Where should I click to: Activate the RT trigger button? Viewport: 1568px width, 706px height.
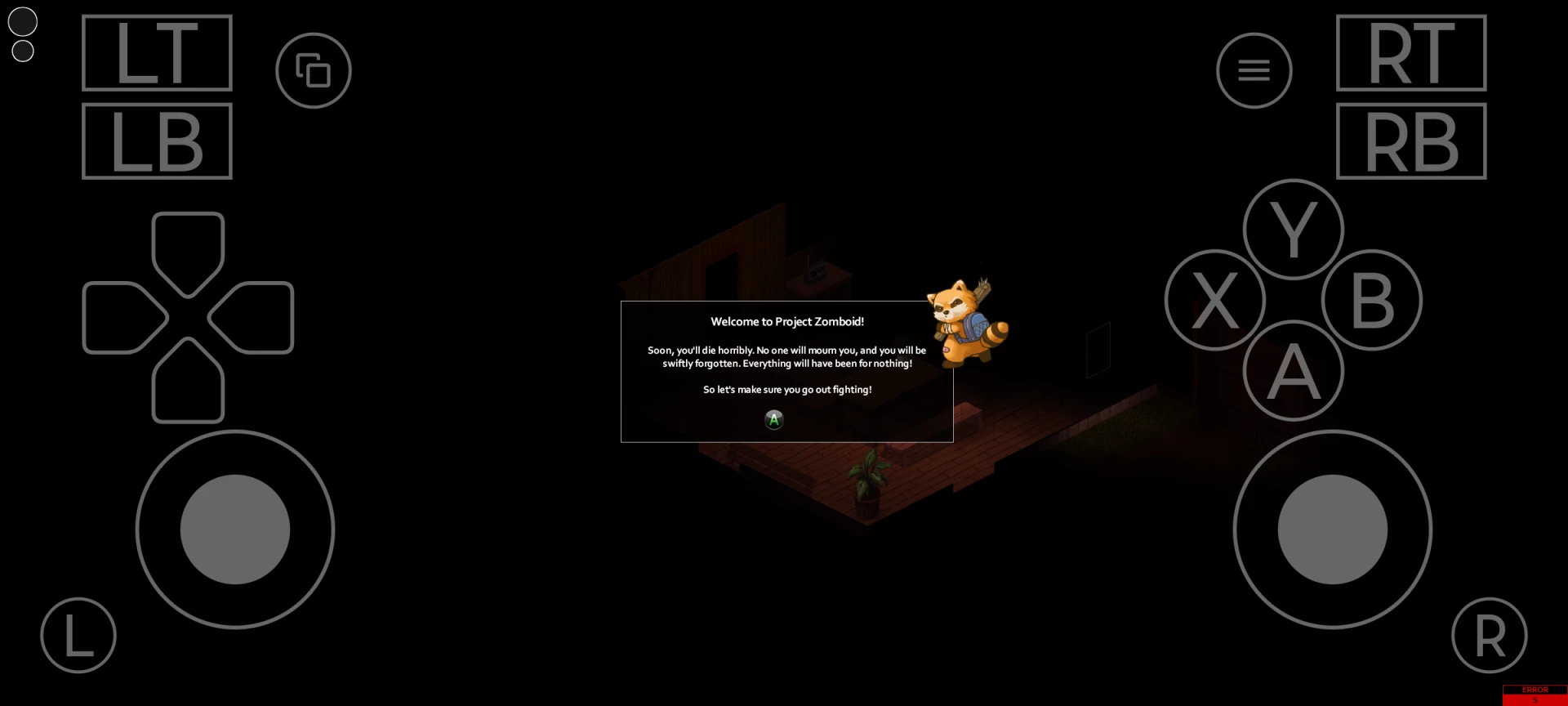point(1411,53)
